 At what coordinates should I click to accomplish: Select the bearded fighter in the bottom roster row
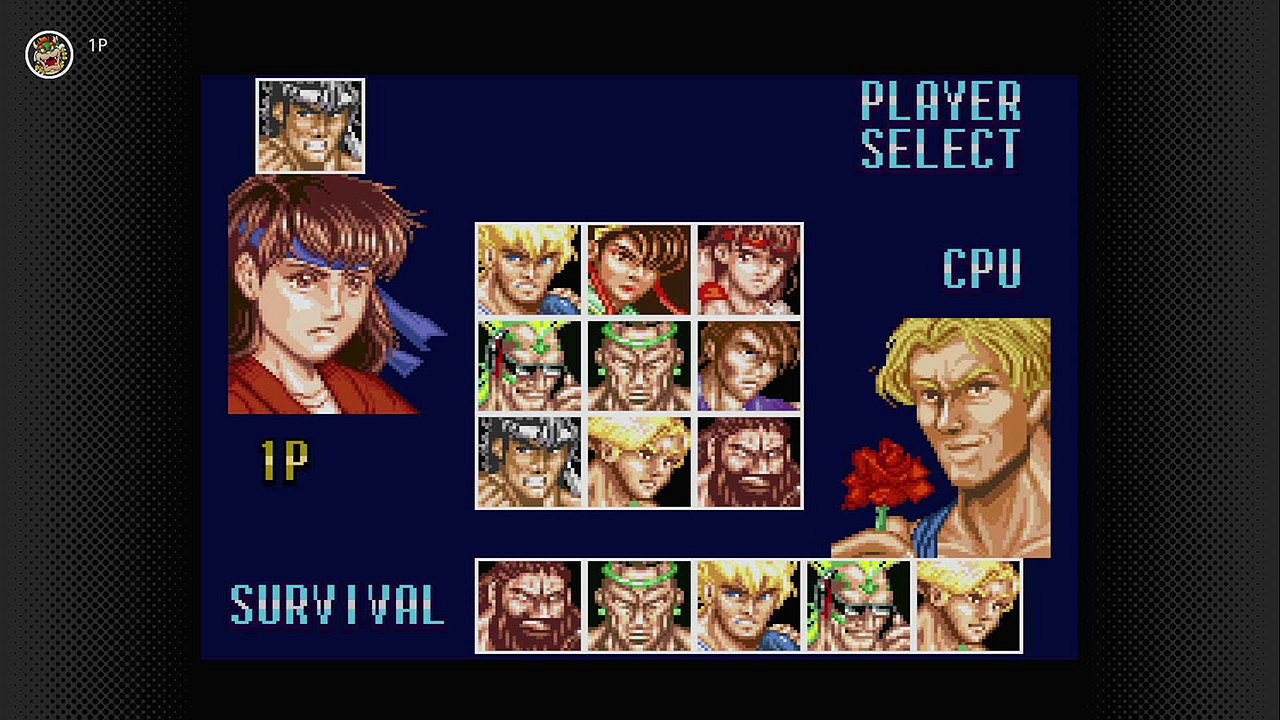coord(528,607)
